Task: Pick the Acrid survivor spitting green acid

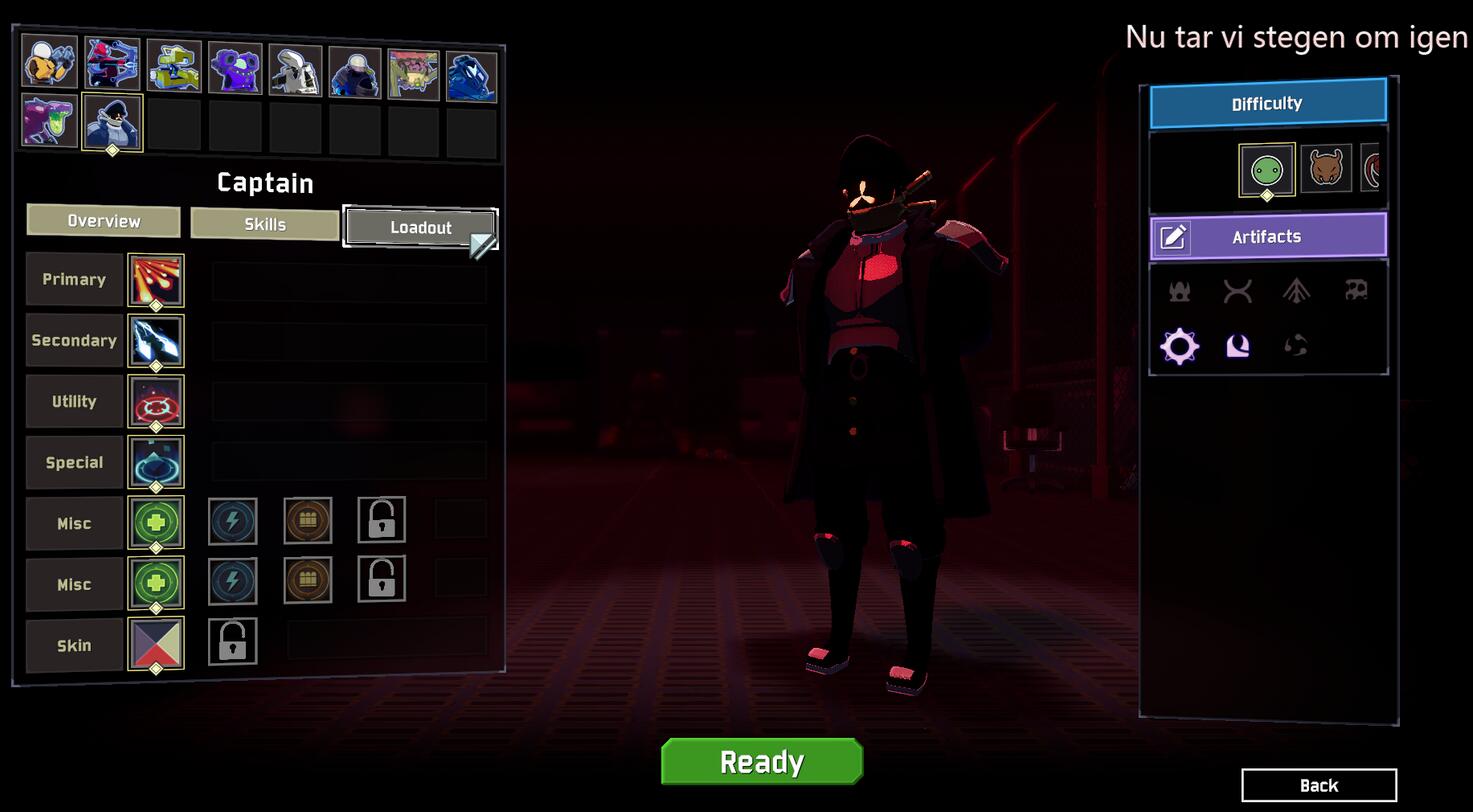Action: point(47,121)
